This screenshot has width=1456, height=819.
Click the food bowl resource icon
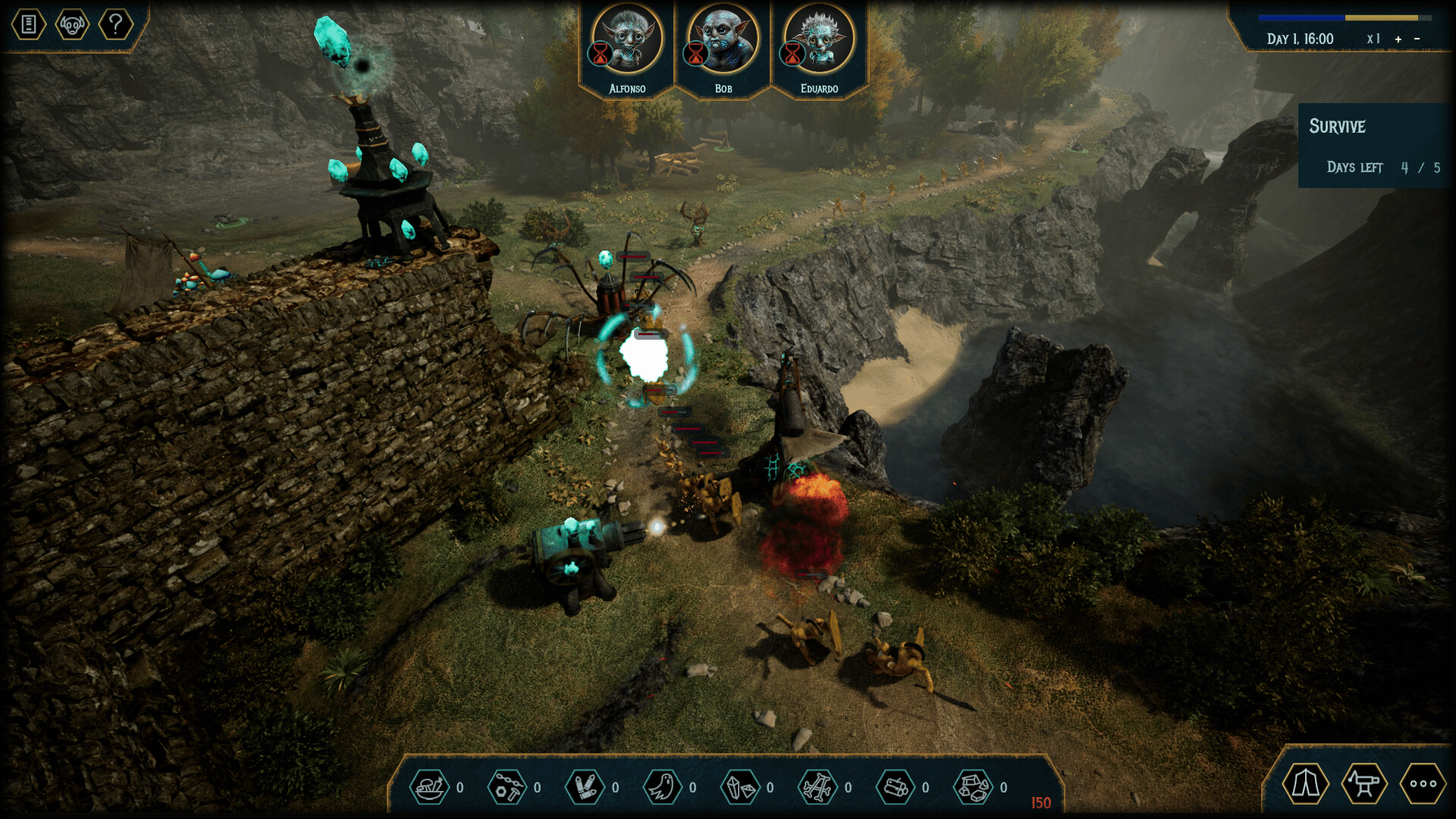coord(430,787)
